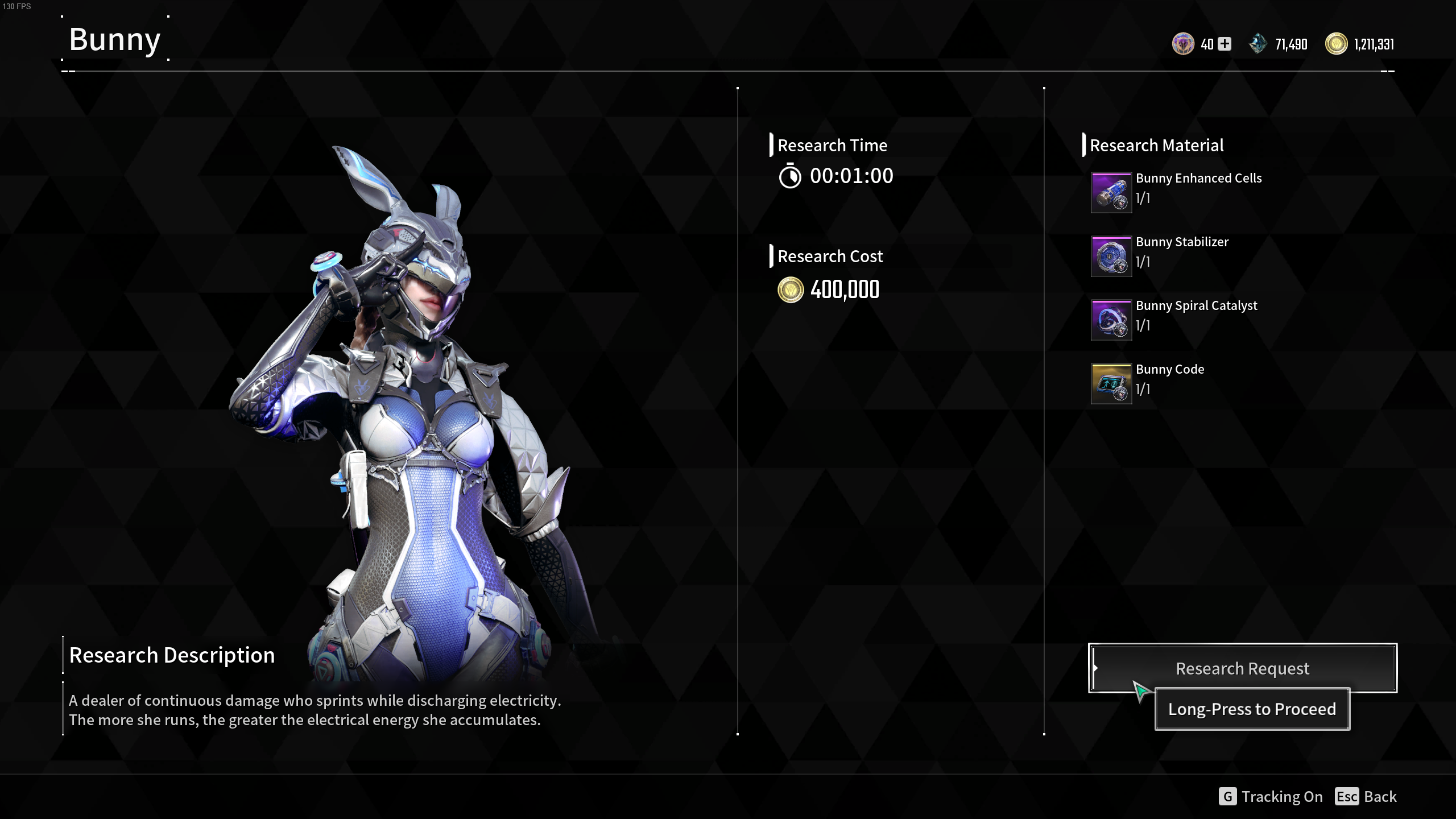Toggle the Tracking On option
The image size is (1456, 819).
(x=1271, y=796)
